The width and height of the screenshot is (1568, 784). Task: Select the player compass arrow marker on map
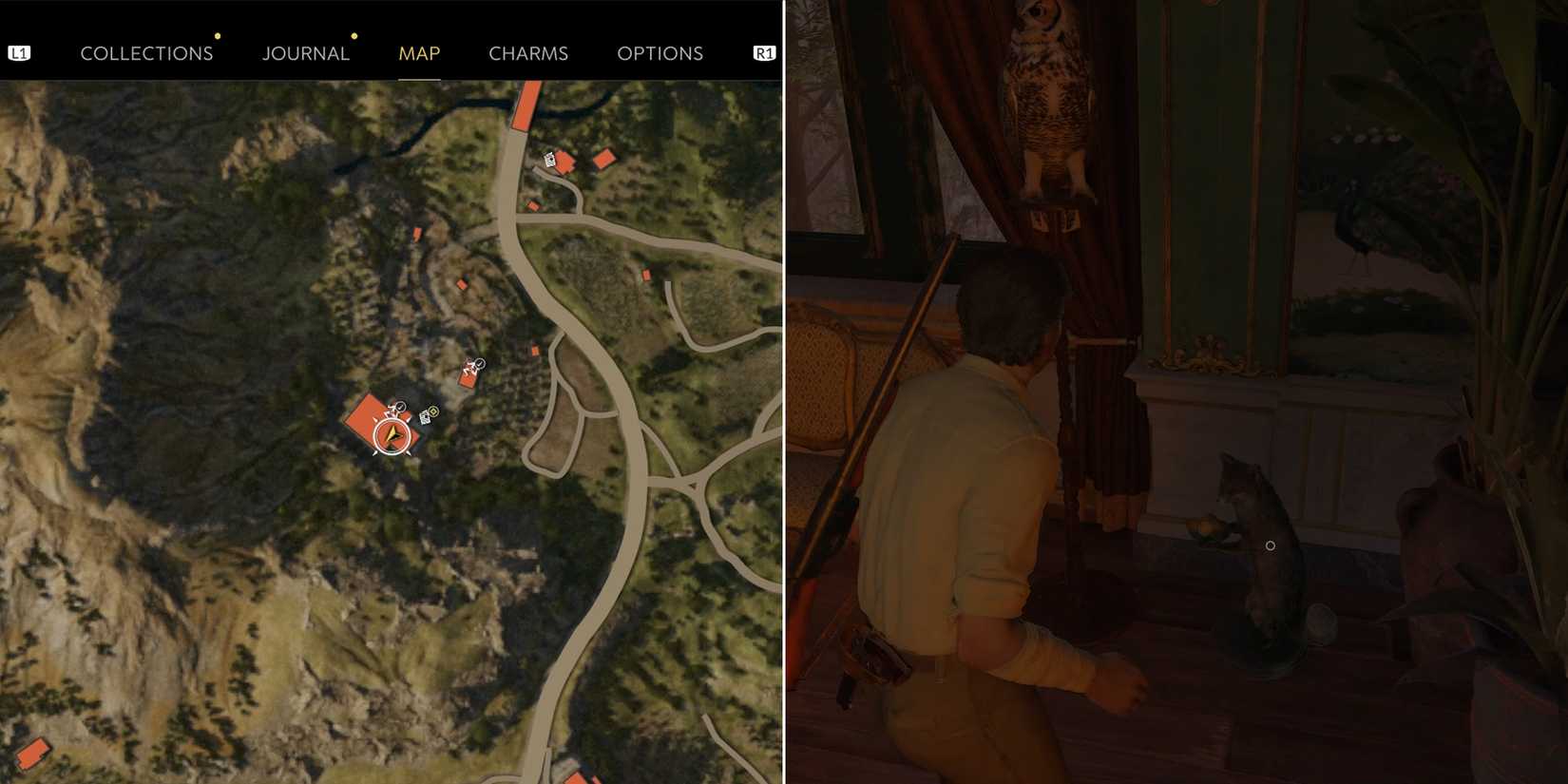tap(392, 435)
